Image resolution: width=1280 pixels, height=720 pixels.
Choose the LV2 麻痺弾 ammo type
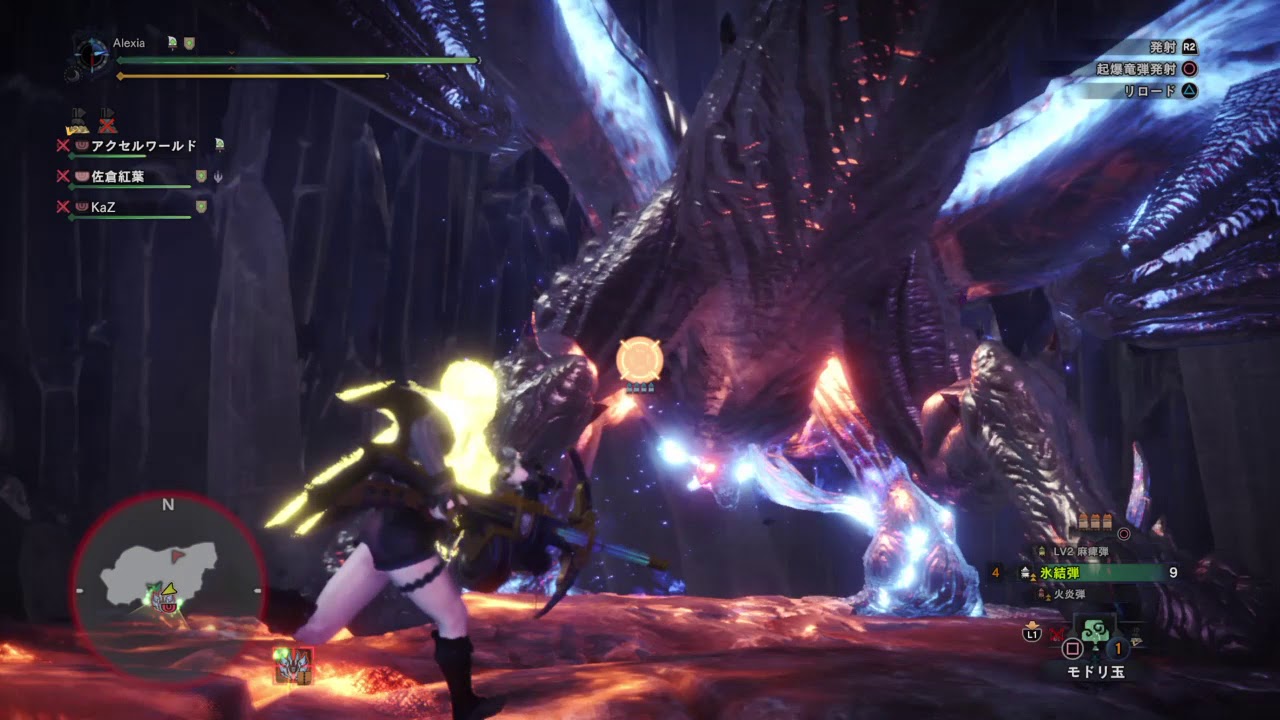point(1080,552)
